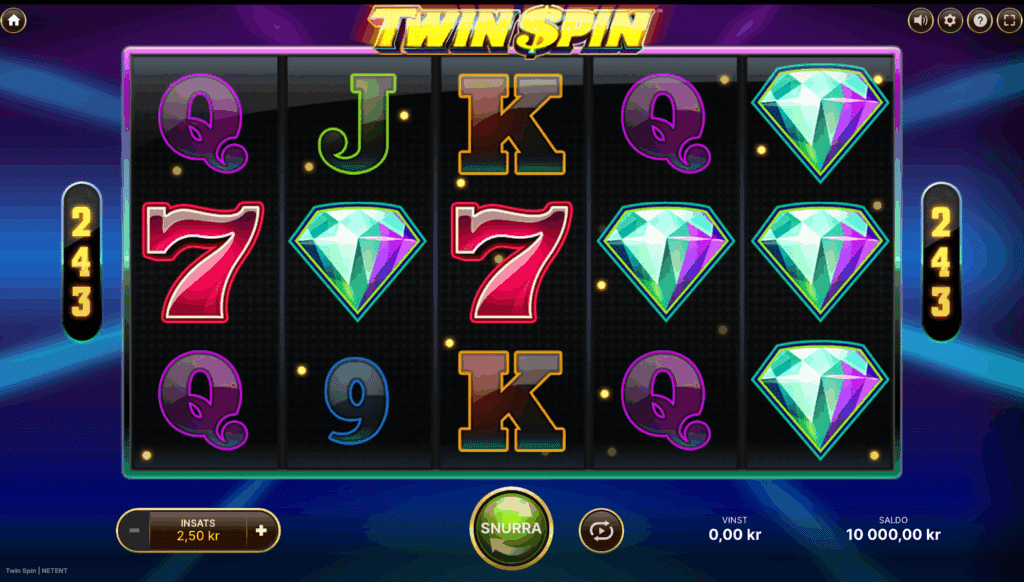Return to the lobby via the home icon

14,19
